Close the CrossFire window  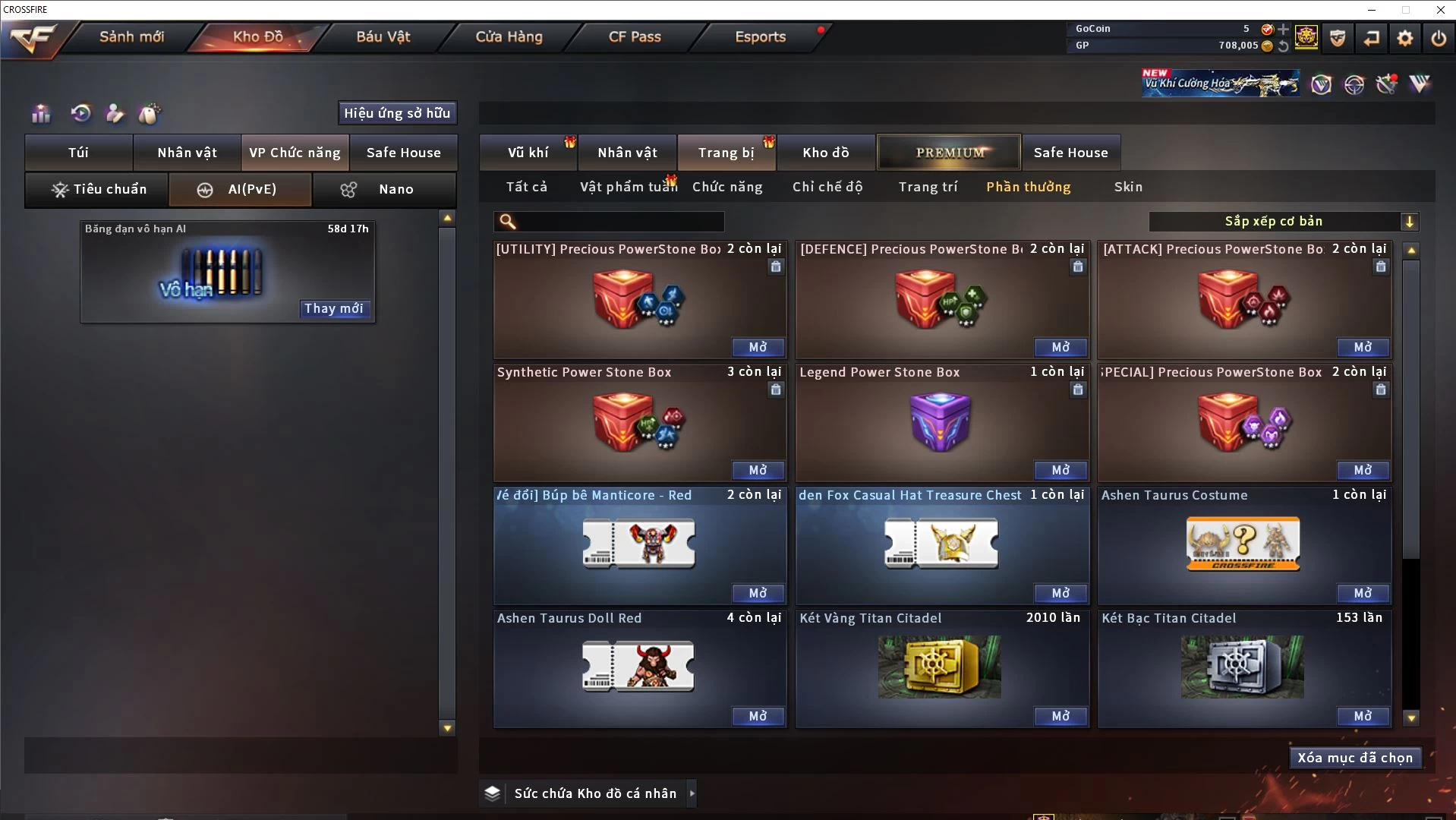click(x=1440, y=10)
